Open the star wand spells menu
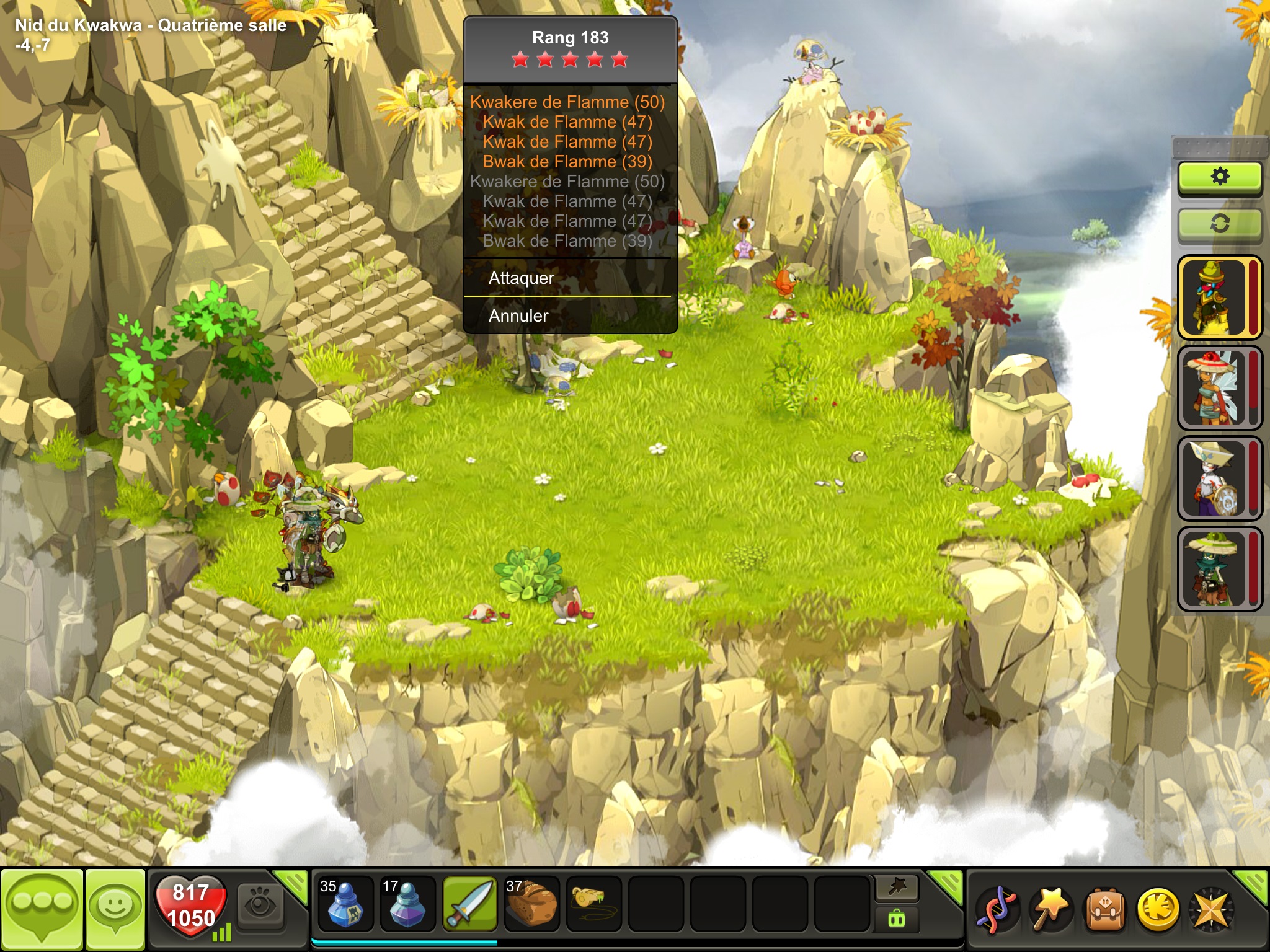The height and width of the screenshot is (952, 1270). click(x=1050, y=910)
